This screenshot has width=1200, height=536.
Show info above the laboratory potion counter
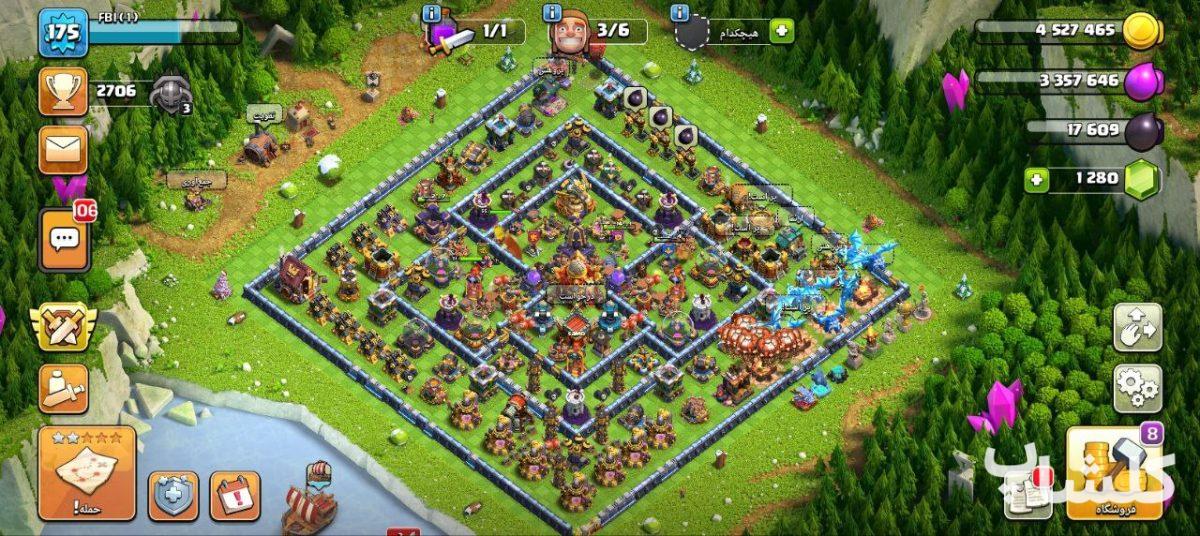pyautogui.click(x=431, y=13)
